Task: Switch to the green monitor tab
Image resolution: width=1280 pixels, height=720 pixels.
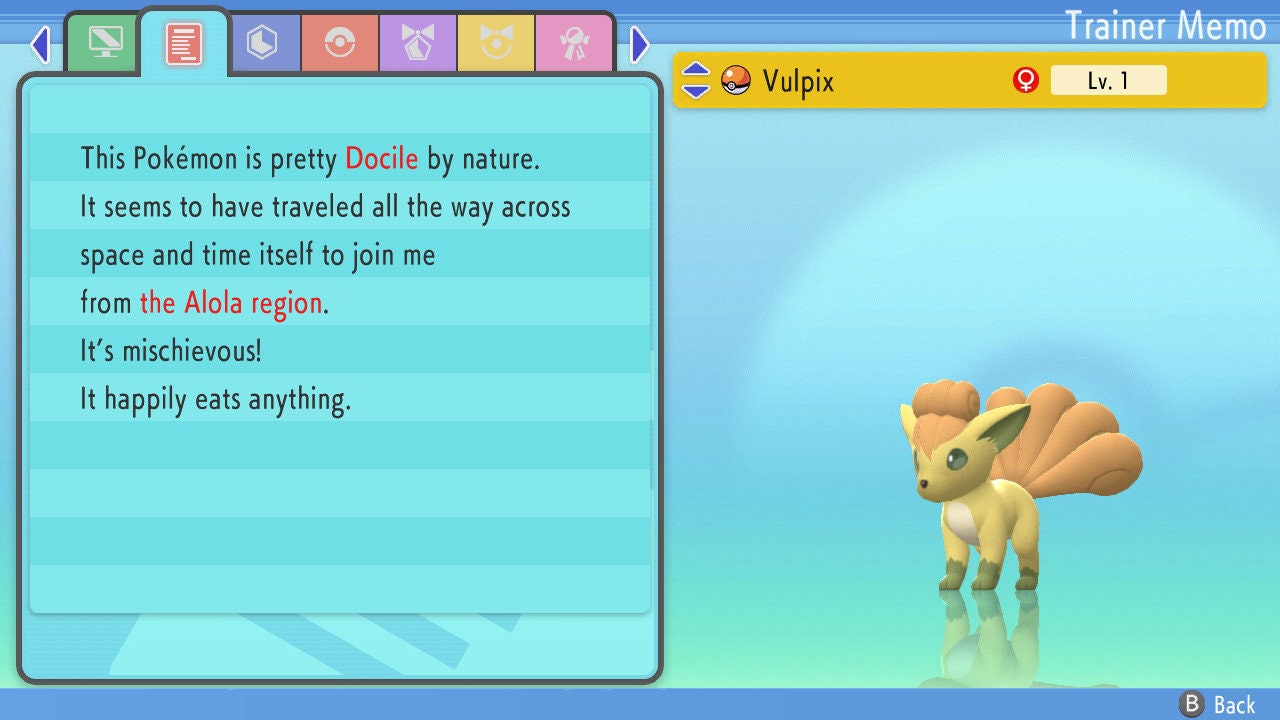Action: click(x=105, y=43)
